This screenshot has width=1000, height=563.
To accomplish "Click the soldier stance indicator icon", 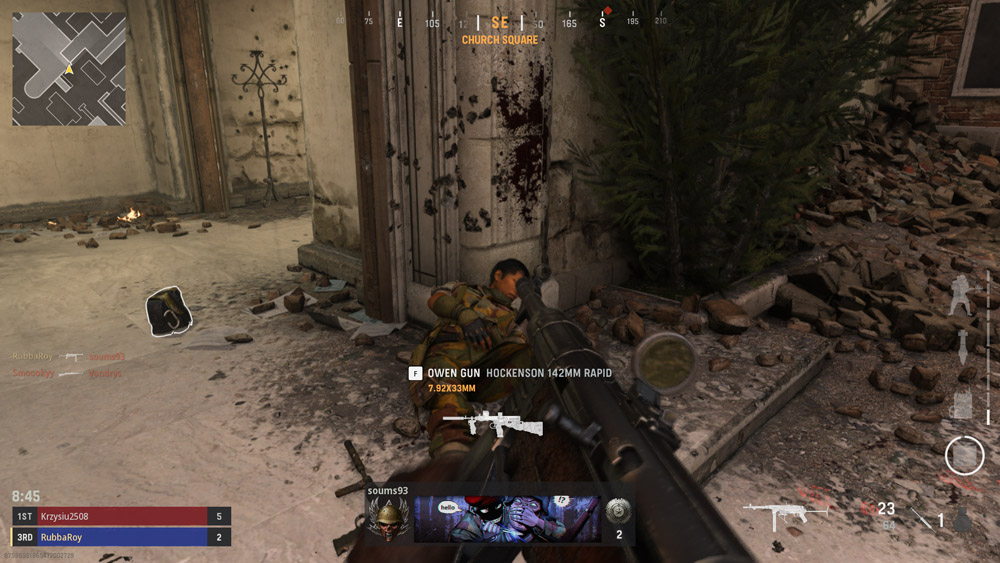I will 962,295.
